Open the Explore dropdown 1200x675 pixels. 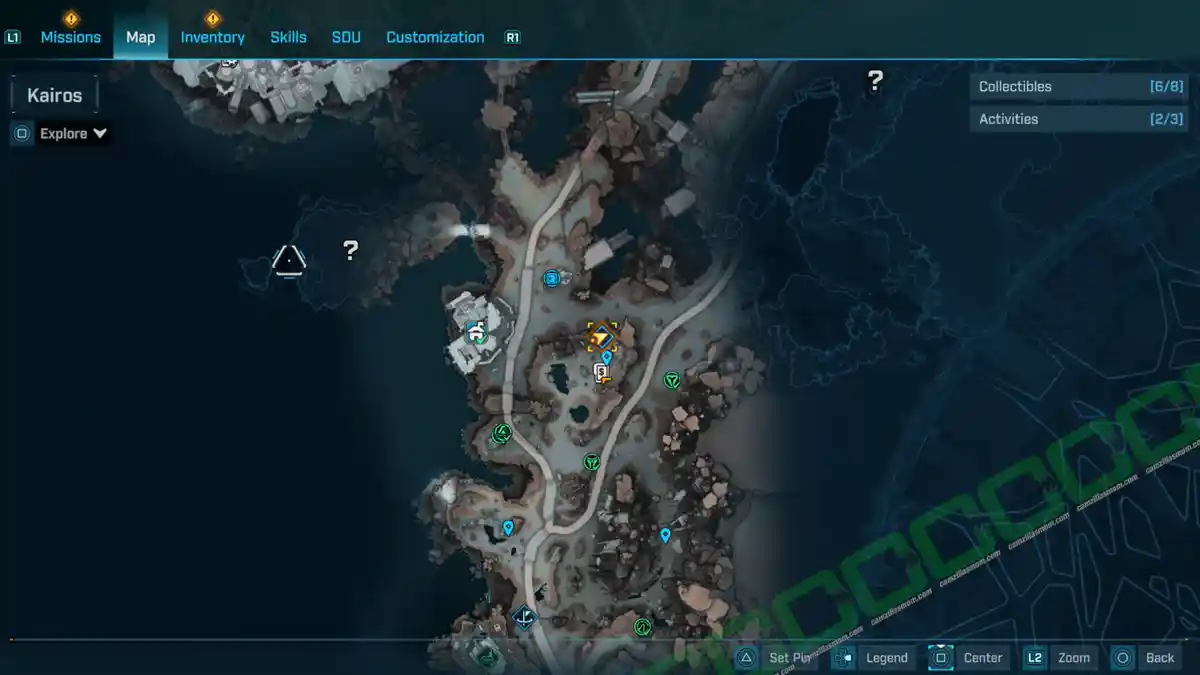click(x=73, y=133)
